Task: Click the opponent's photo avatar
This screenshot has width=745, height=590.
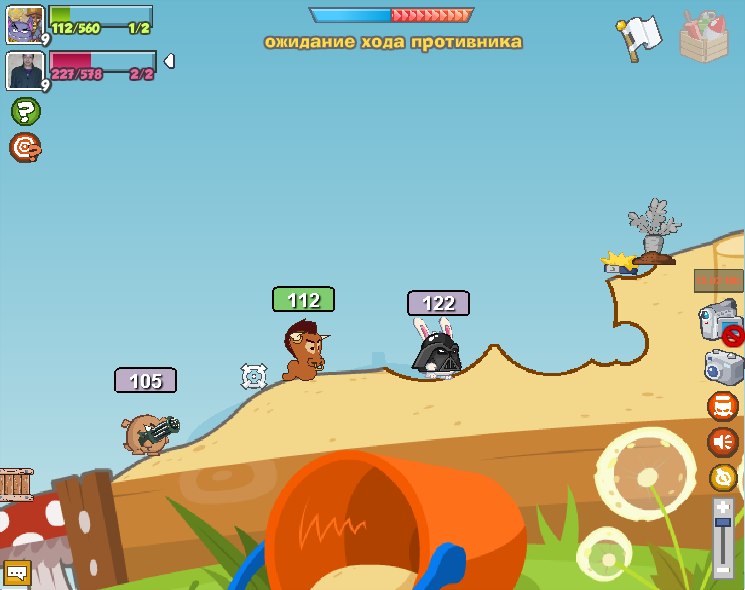Action: click(23, 70)
